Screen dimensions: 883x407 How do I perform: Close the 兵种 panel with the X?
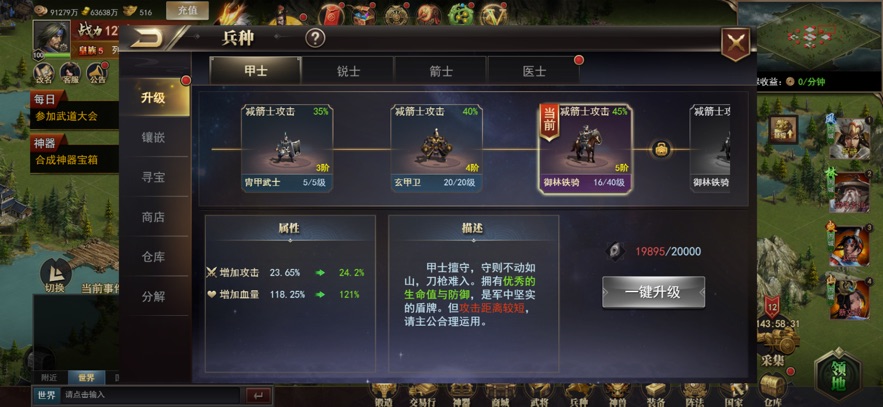point(737,43)
